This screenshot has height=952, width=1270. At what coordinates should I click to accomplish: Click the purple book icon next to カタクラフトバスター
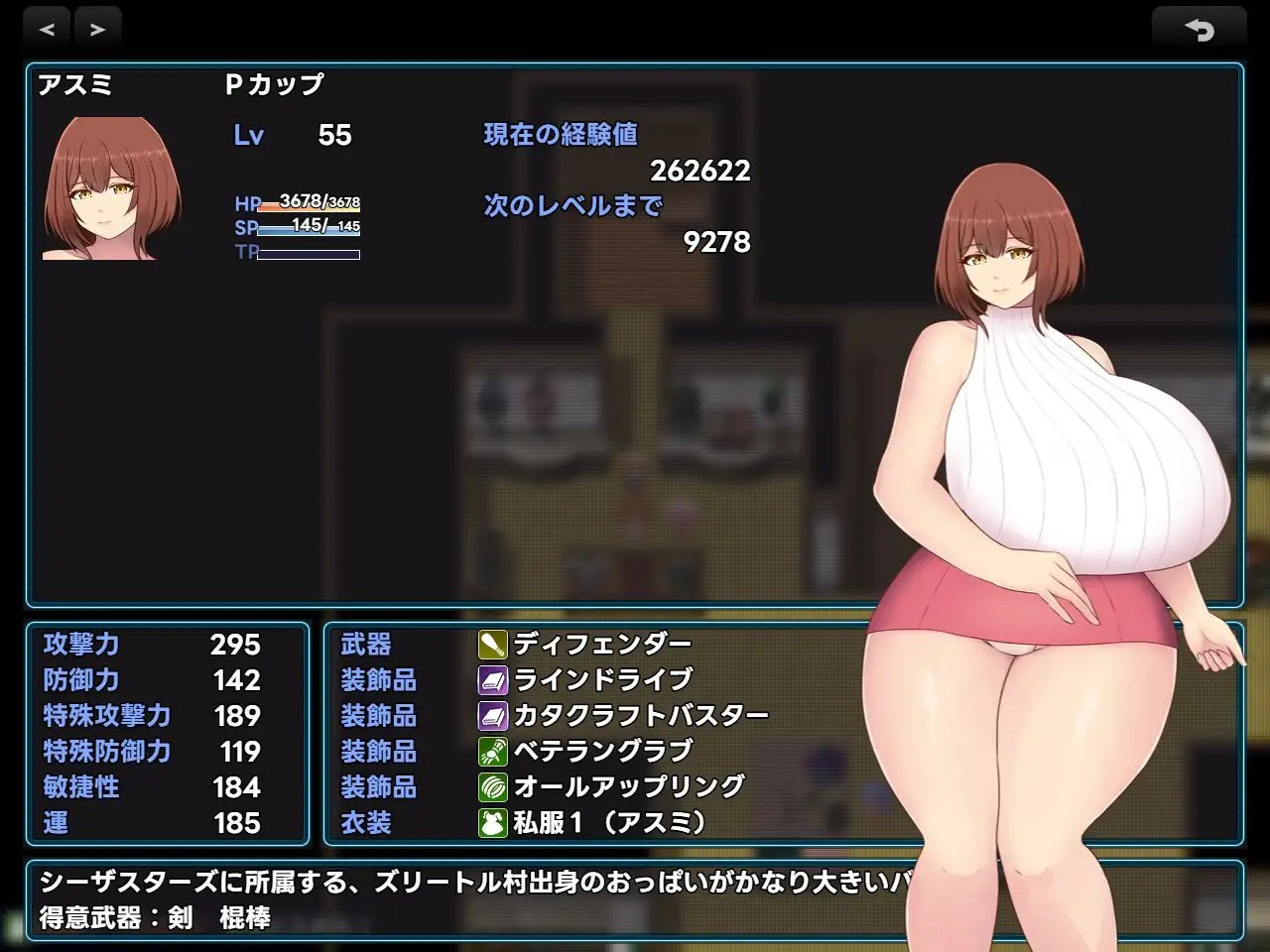click(x=491, y=714)
